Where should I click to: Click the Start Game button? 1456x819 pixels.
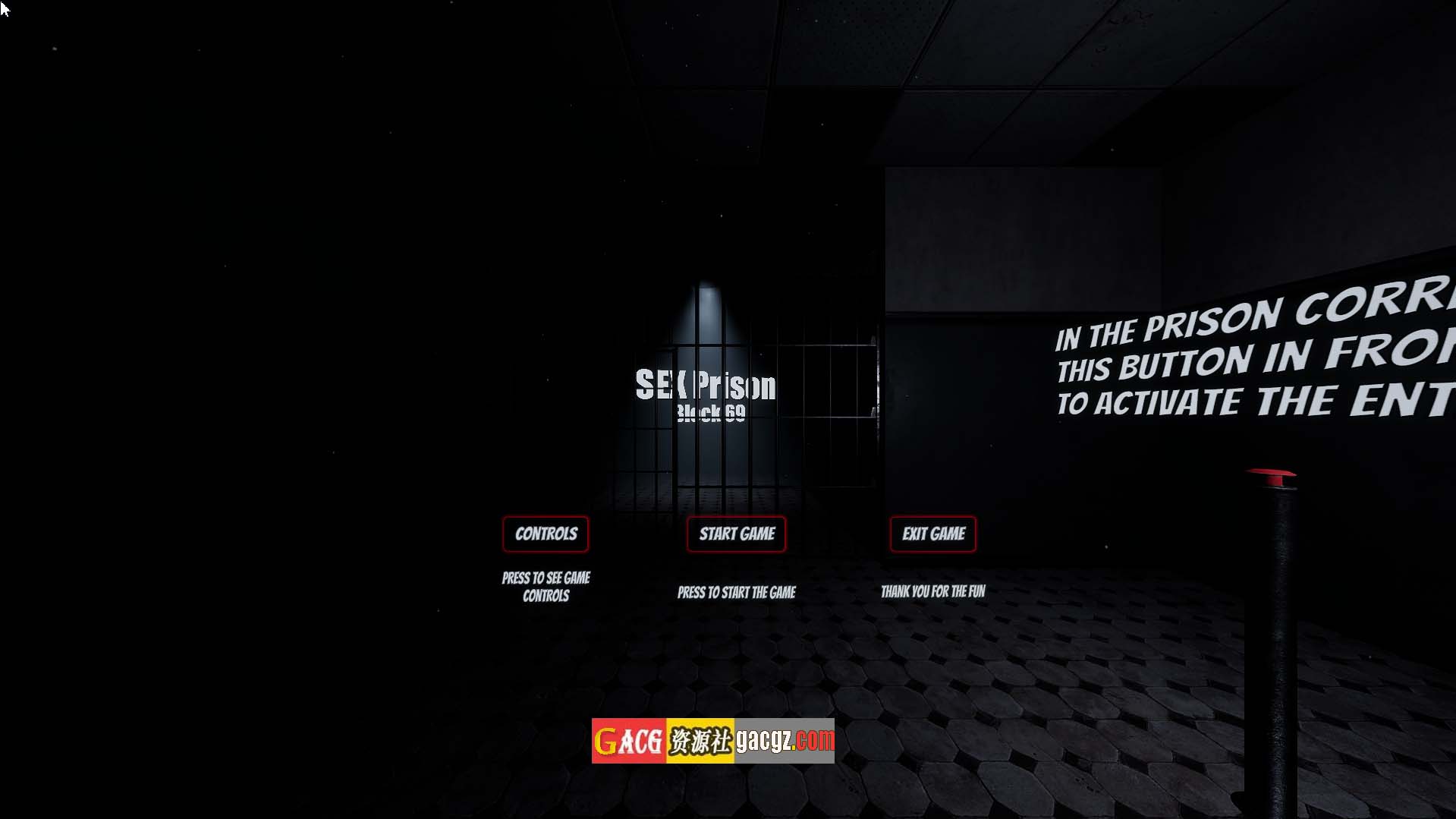[x=736, y=534]
